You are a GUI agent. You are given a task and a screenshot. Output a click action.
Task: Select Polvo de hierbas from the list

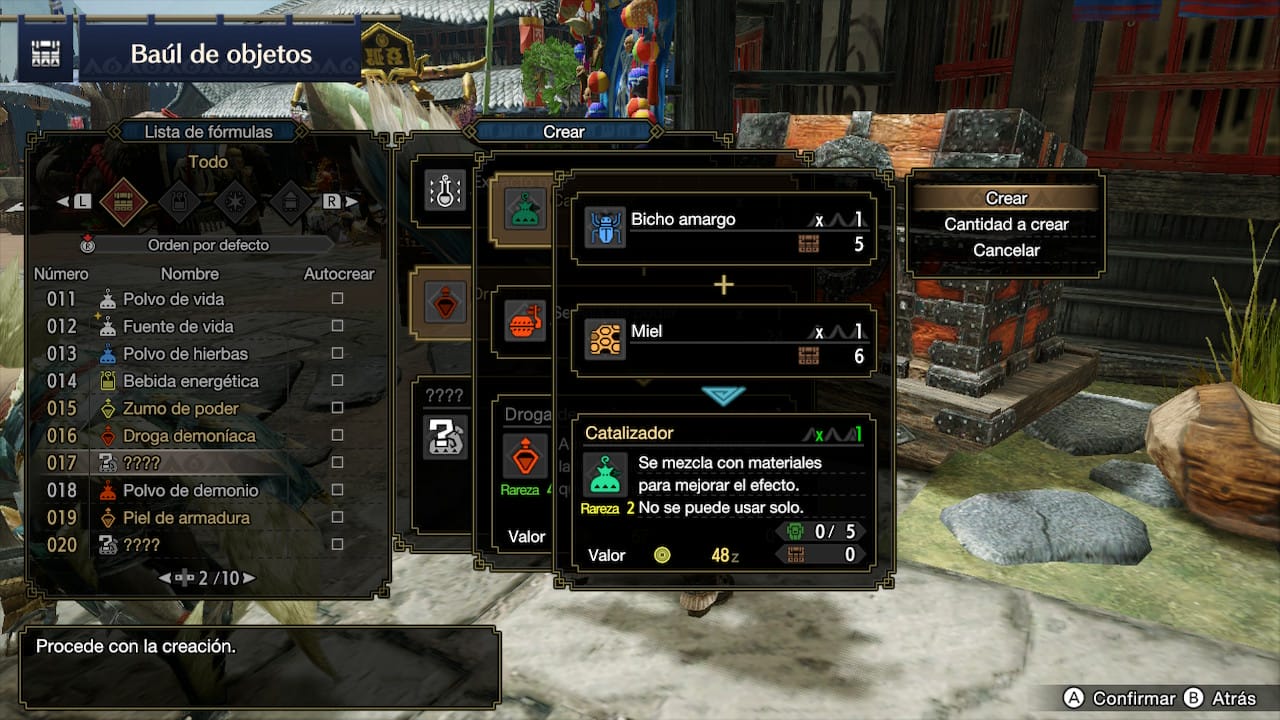(x=185, y=353)
